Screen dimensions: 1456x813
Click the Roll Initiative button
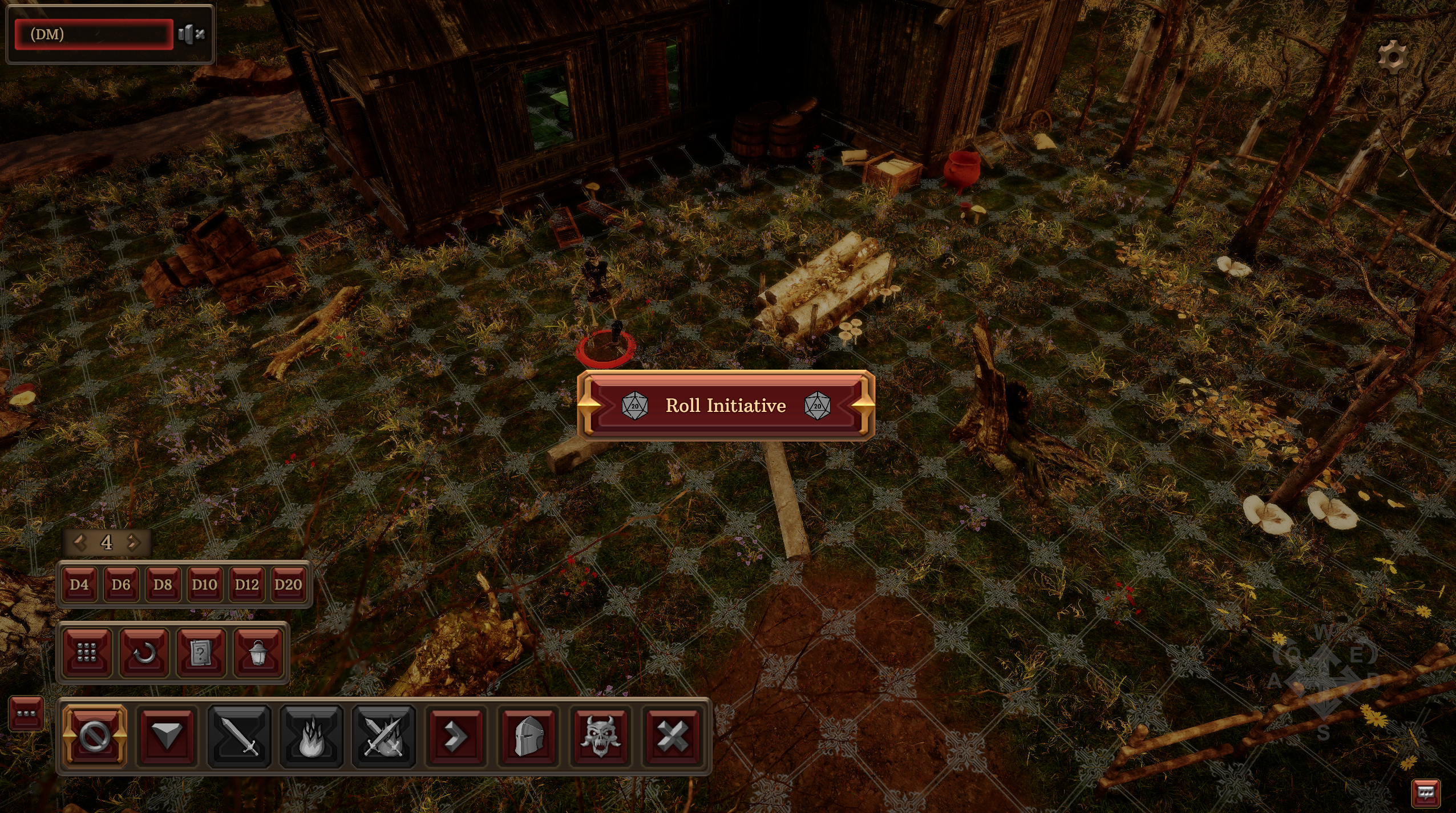(x=726, y=406)
